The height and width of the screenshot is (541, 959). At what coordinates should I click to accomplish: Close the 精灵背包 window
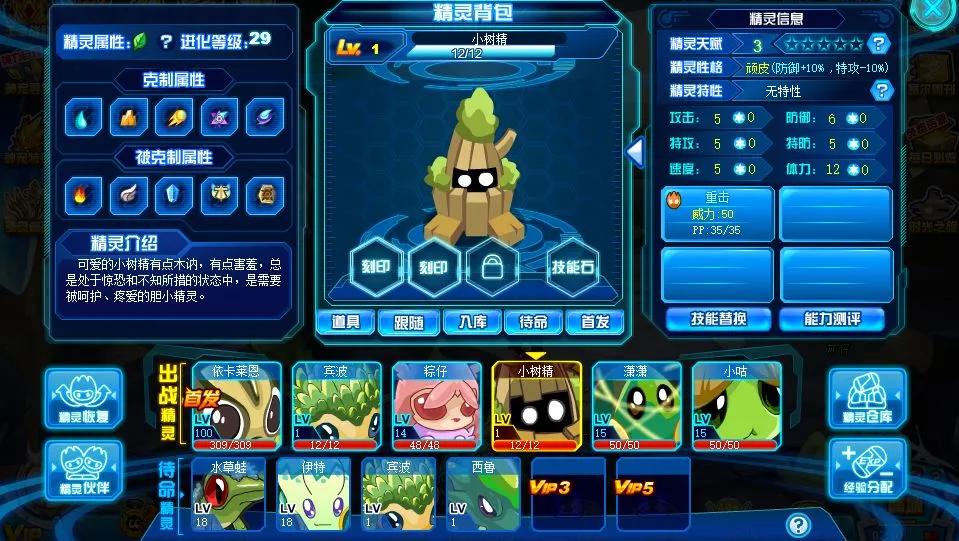(933, 10)
